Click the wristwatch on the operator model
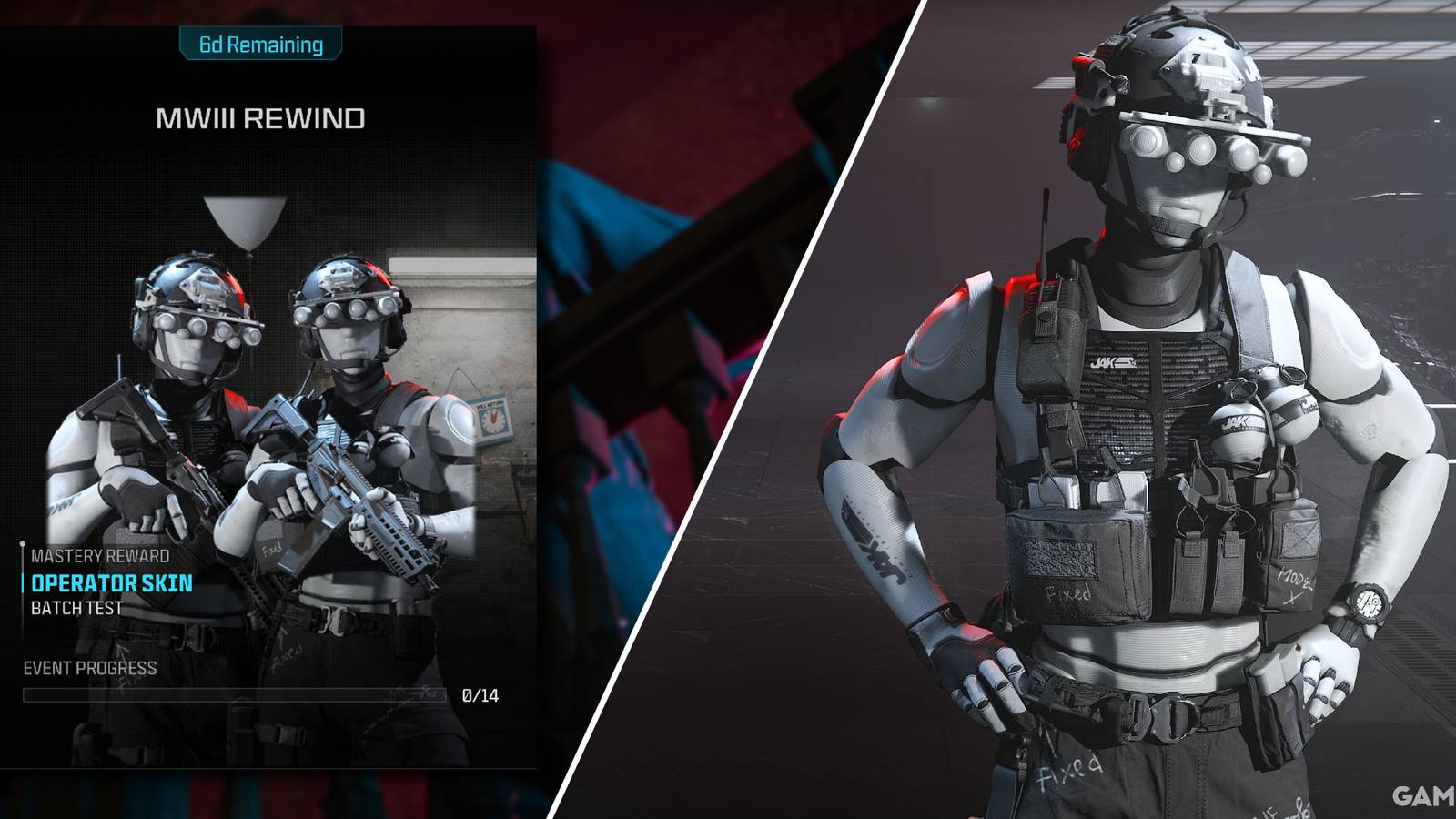1456x819 pixels. 1367,602
